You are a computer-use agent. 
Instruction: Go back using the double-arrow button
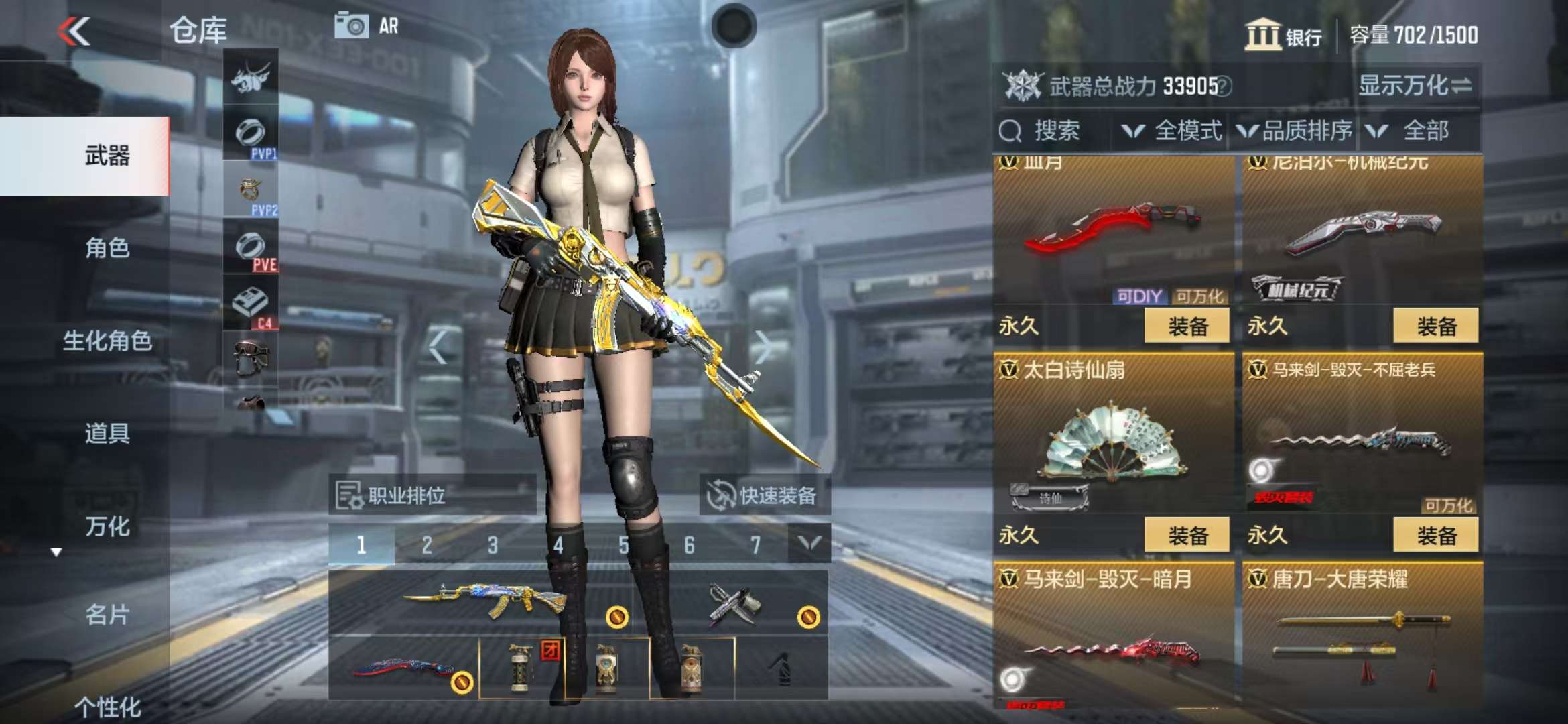pos(74,31)
